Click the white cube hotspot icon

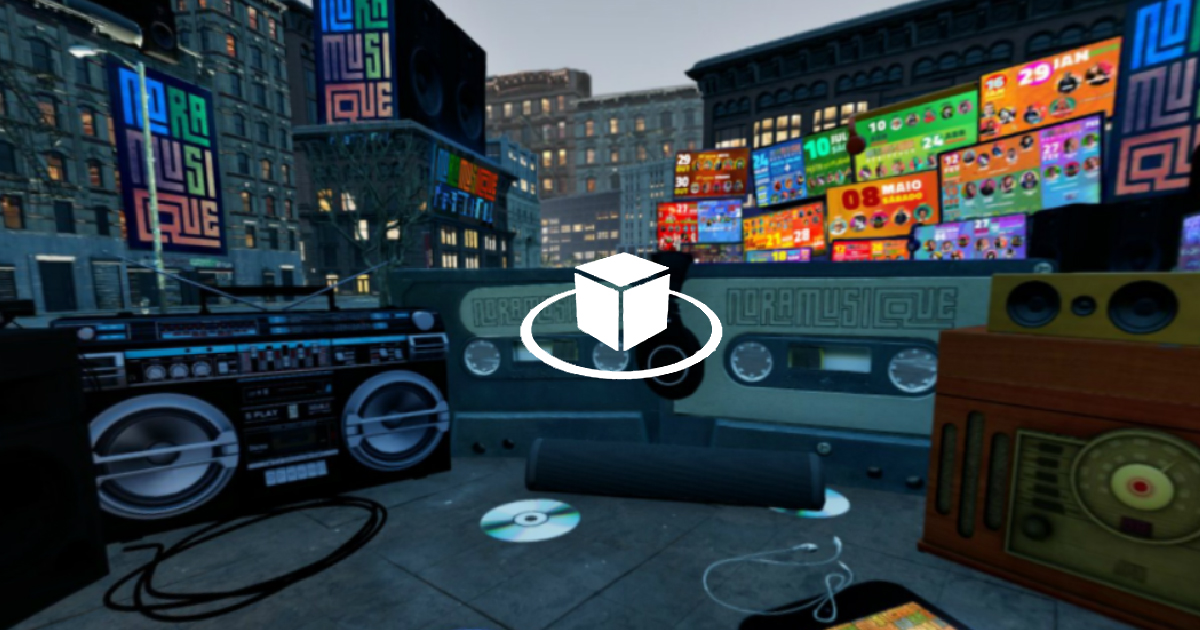tap(621, 303)
